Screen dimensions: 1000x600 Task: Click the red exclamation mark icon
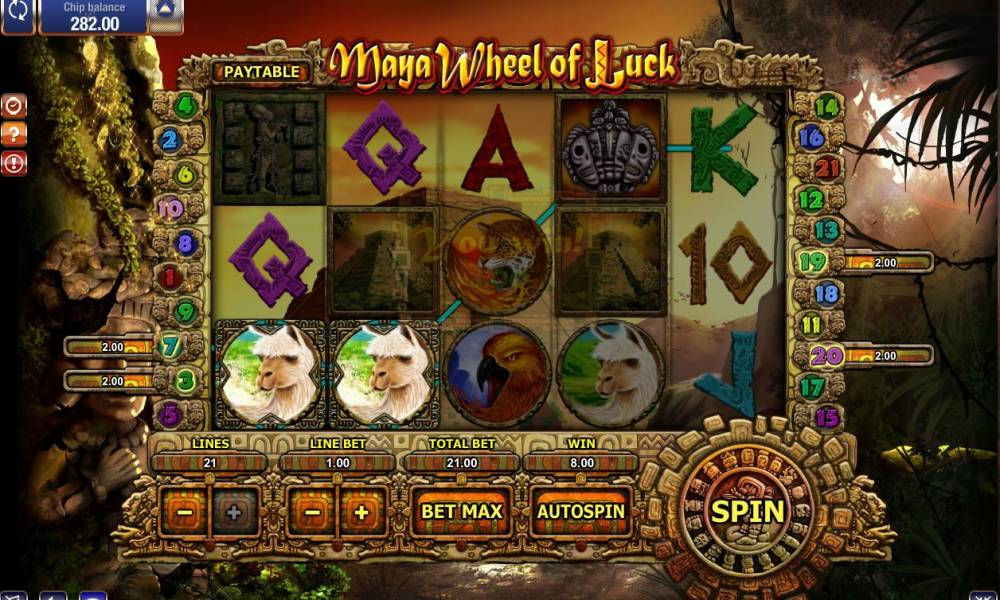(14, 164)
